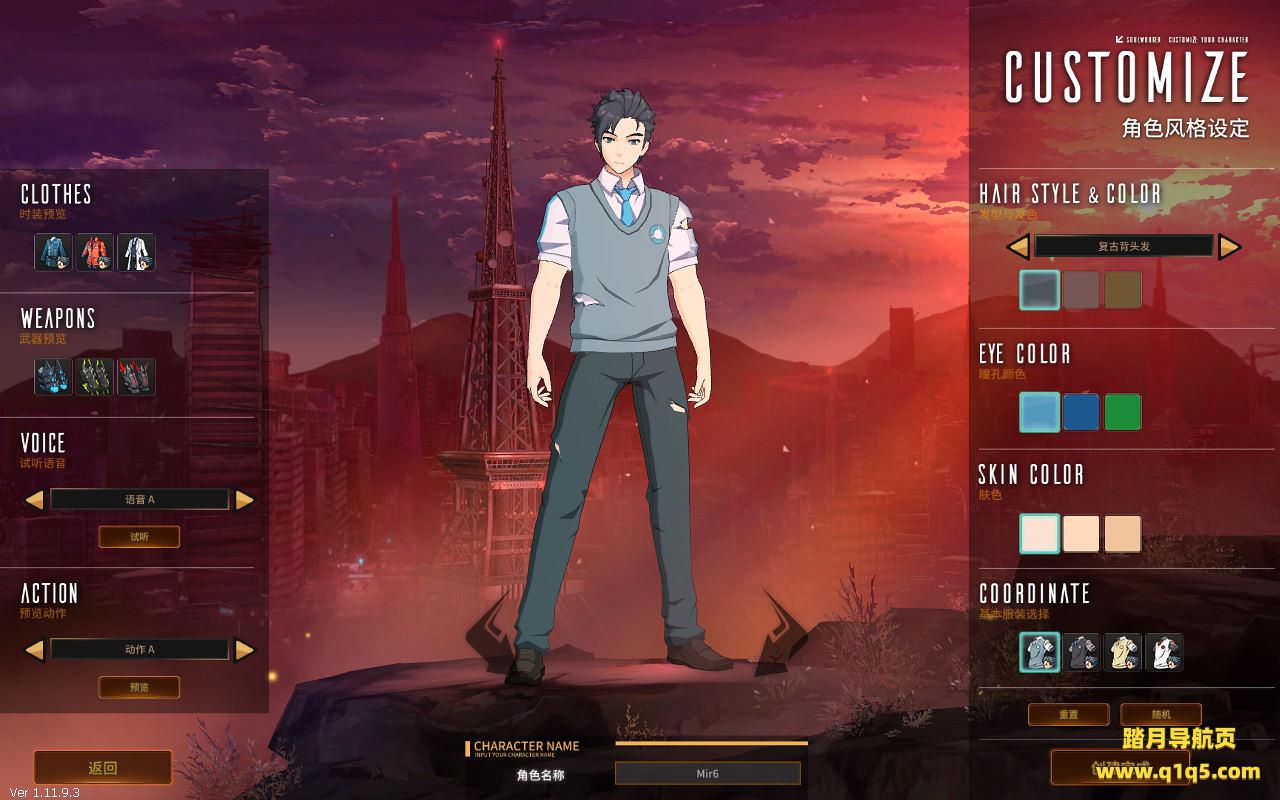Select the yellow shirt coordinate outfit

tap(1123, 652)
